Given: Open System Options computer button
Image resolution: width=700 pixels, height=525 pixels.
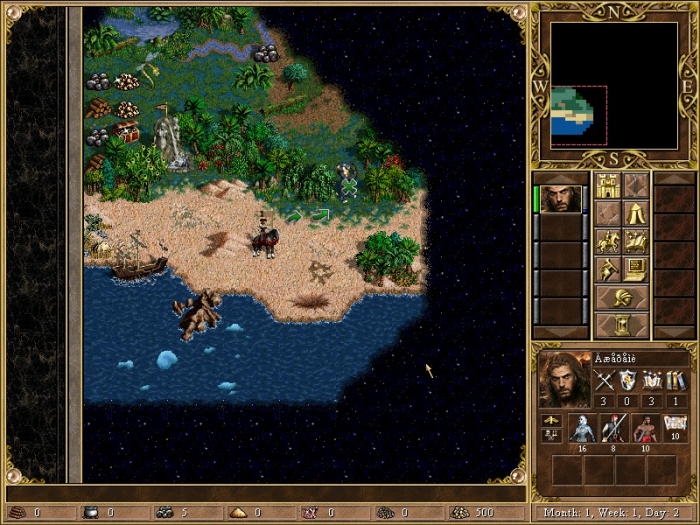Looking at the screenshot, I should pos(636,269).
